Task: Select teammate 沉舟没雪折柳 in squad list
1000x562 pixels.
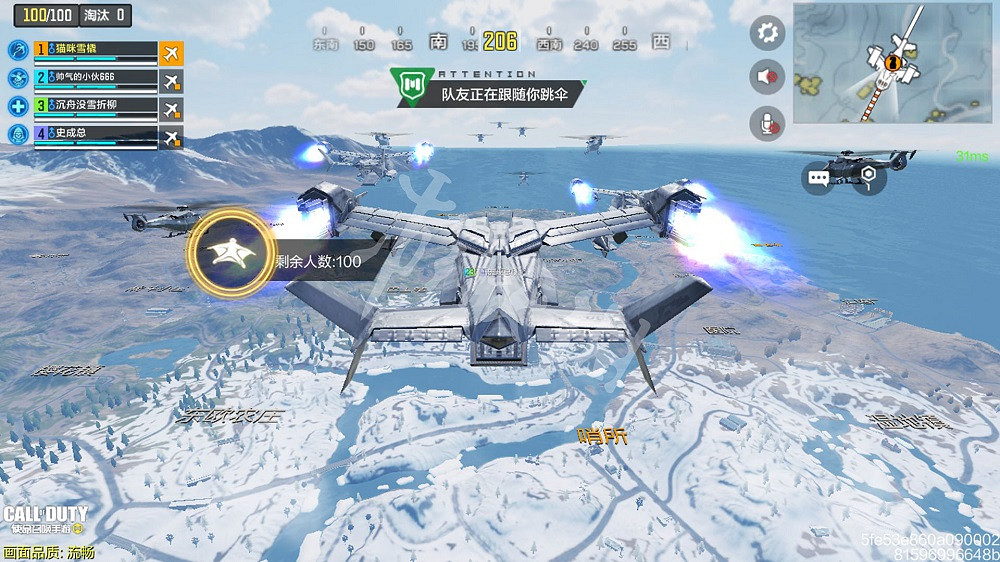Action: pyautogui.click(x=96, y=106)
